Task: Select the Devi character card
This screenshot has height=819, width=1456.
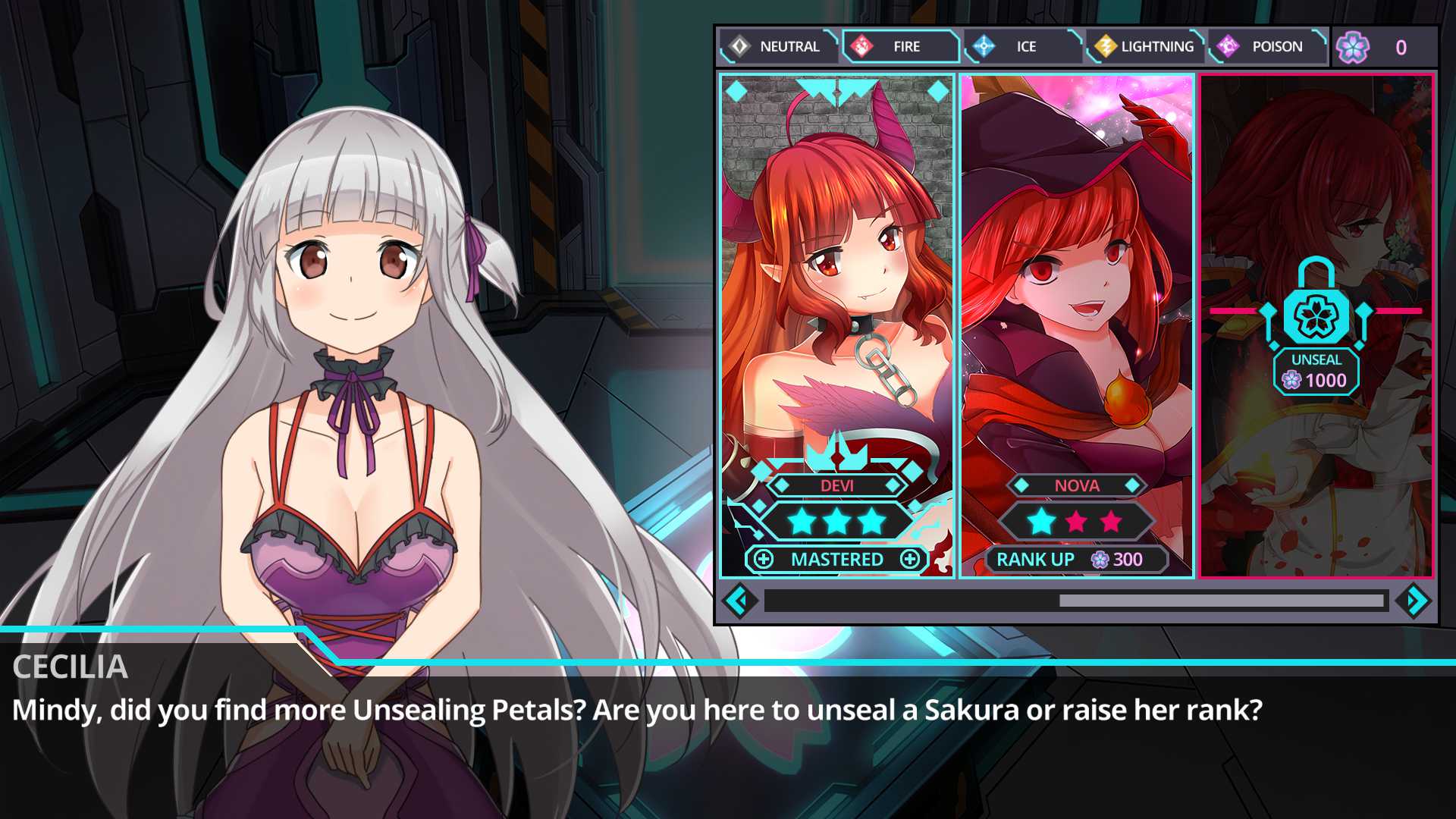Action: (x=836, y=303)
